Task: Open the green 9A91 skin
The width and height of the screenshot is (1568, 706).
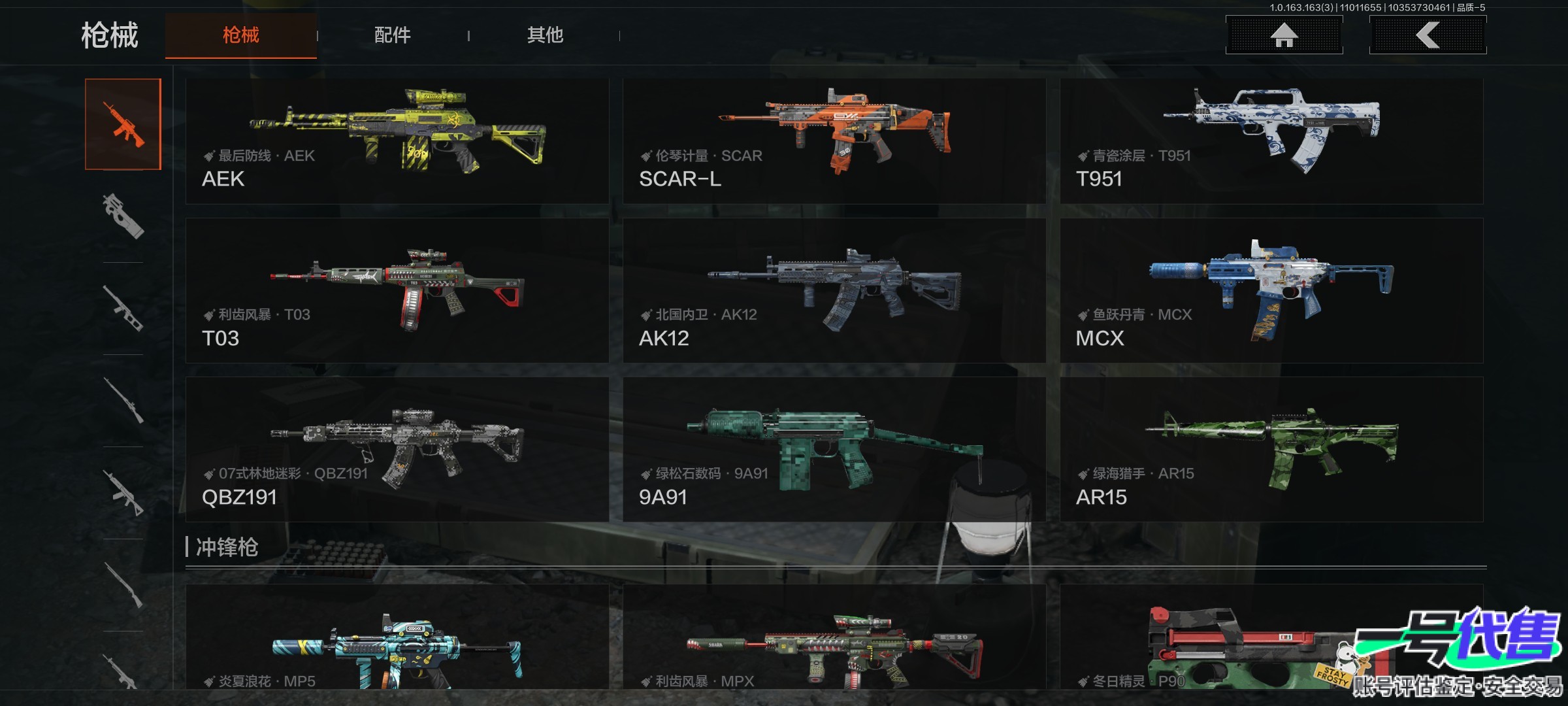Action: pyautogui.click(x=834, y=449)
